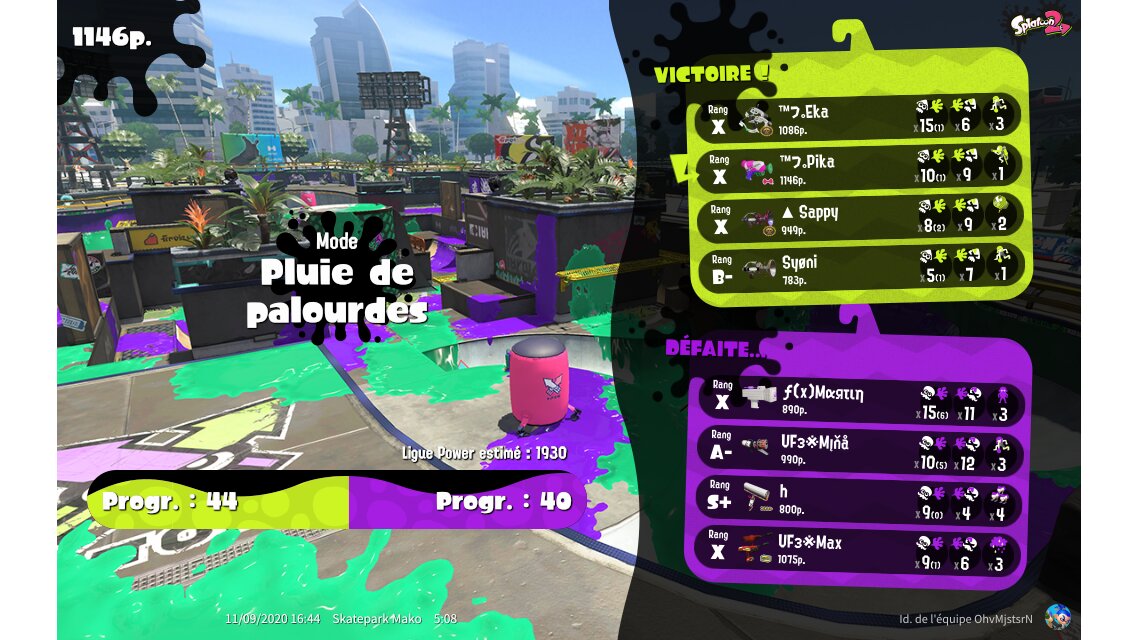Choose the Pika player row
Image resolution: width=1138 pixels, height=640 pixels.
[858, 167]
